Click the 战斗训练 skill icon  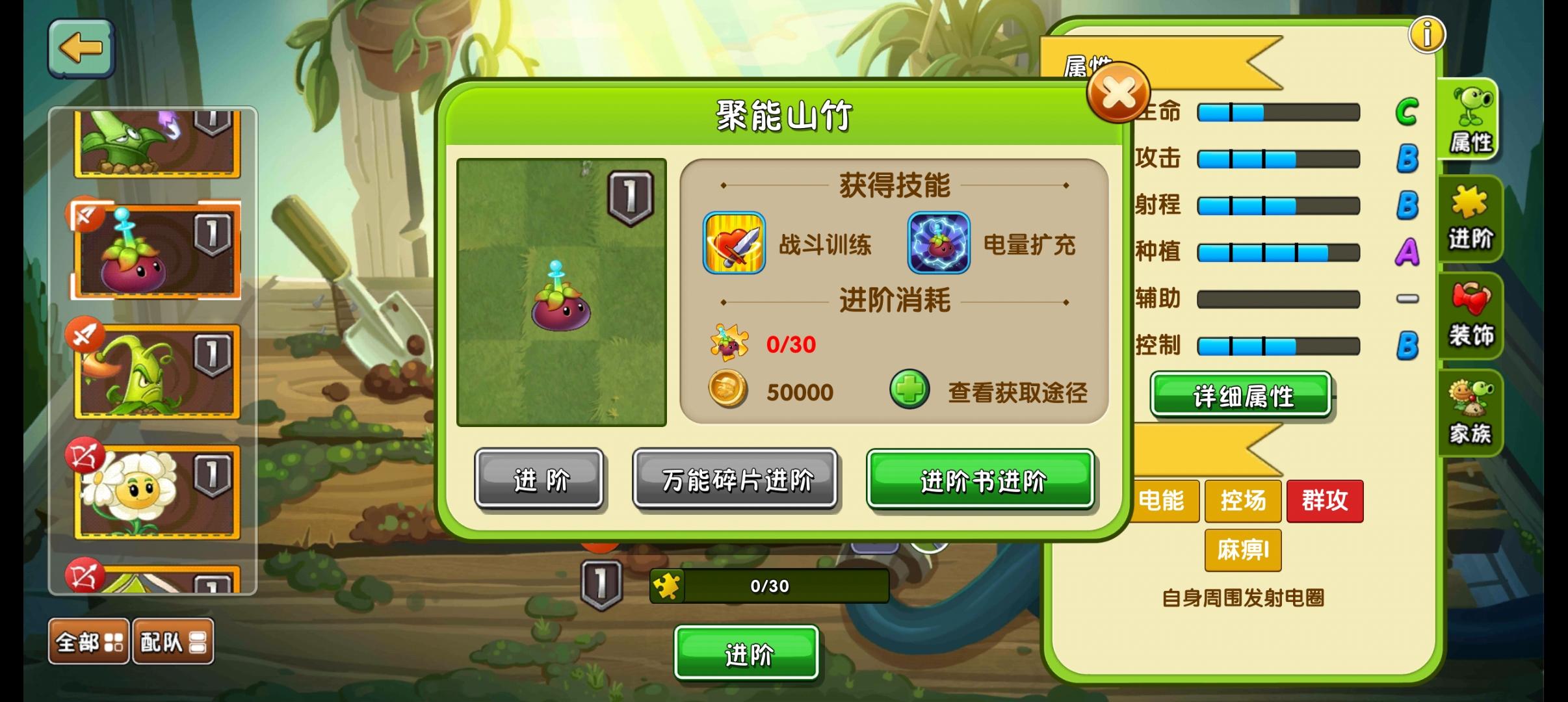click(x=733, y=246)
